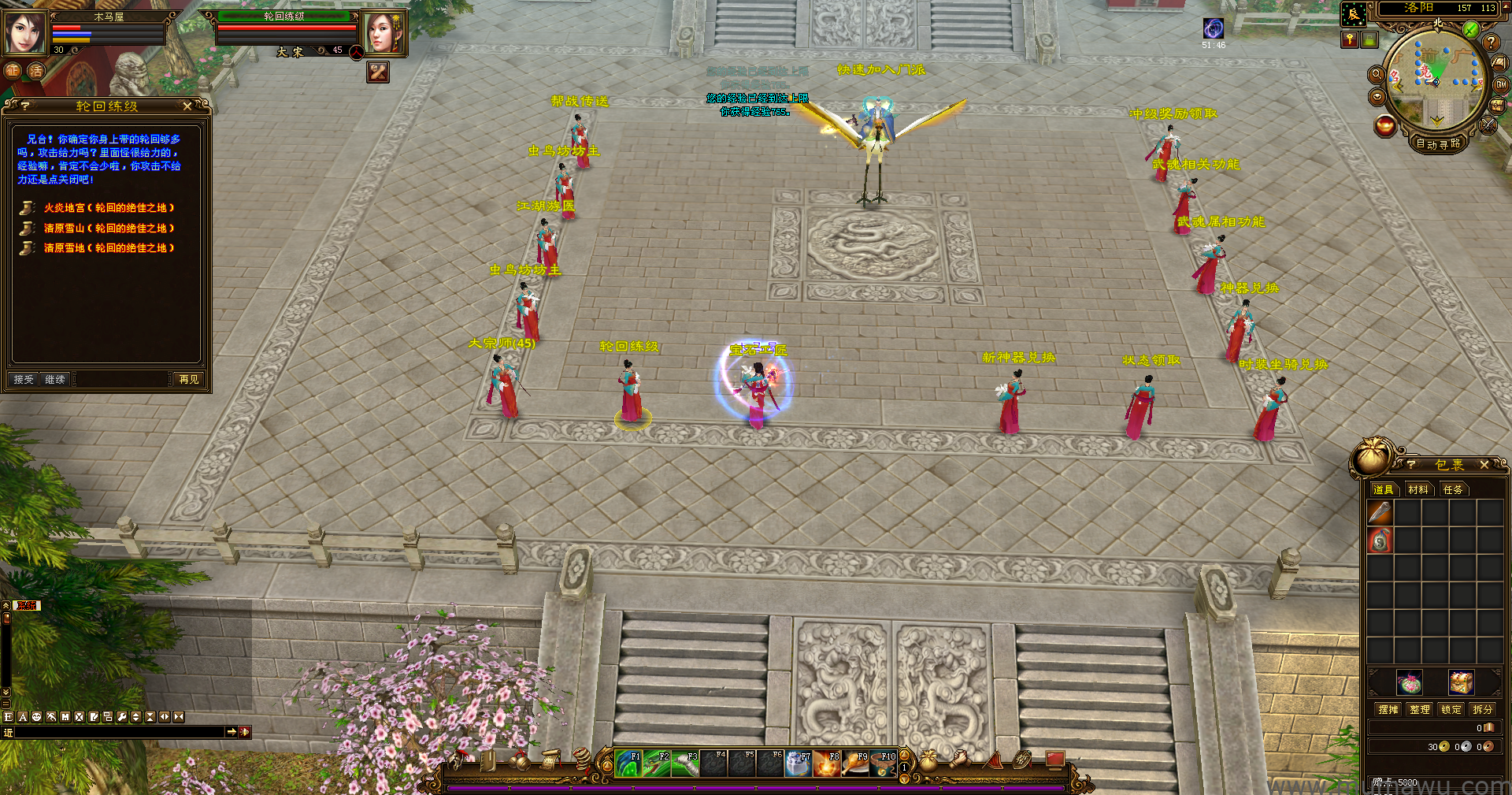The image size is (1512, 795).
Task: Open the treasure chest at bag bottom
Action: point(1461,682)
